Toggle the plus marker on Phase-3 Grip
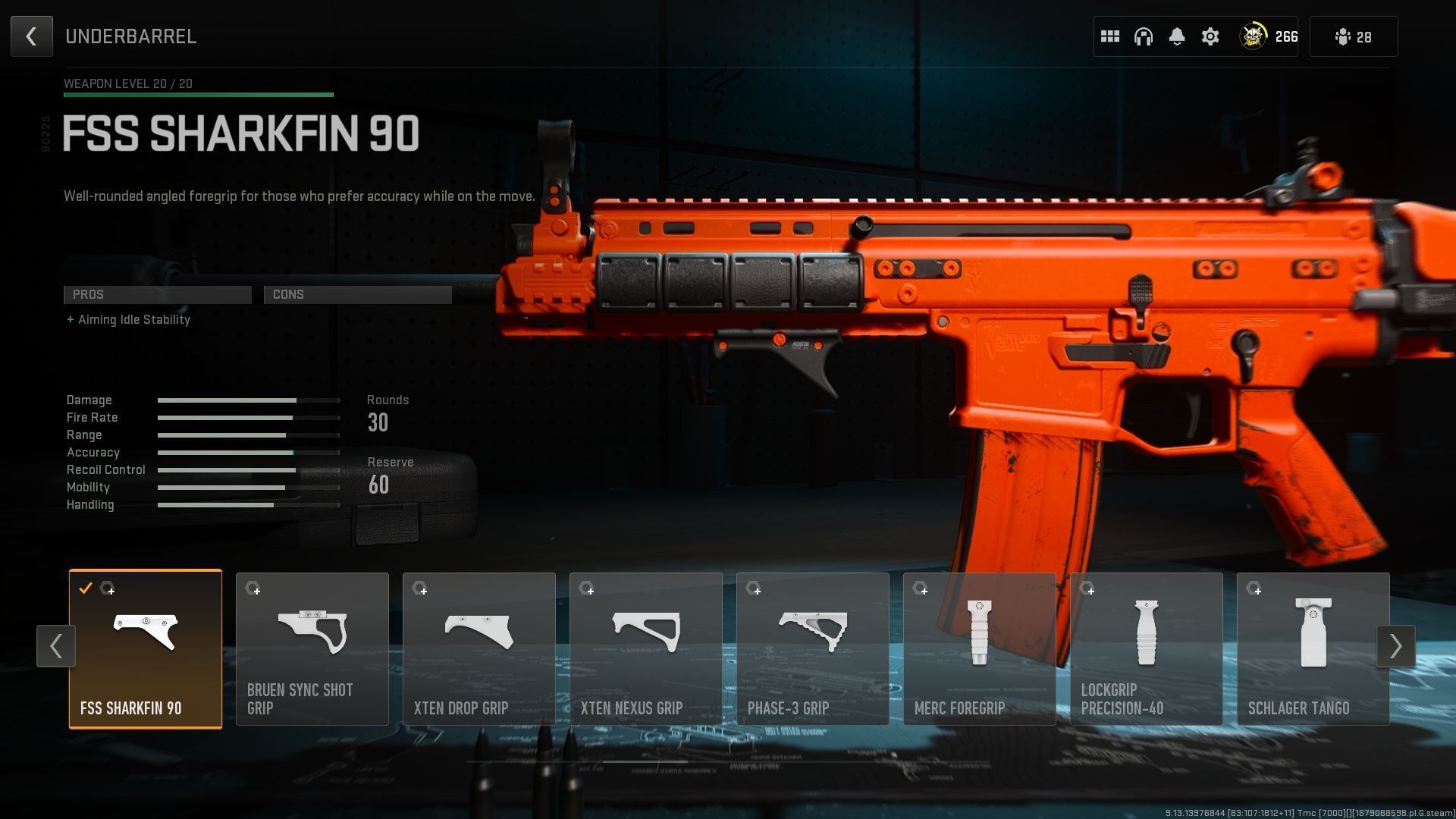 757,589
